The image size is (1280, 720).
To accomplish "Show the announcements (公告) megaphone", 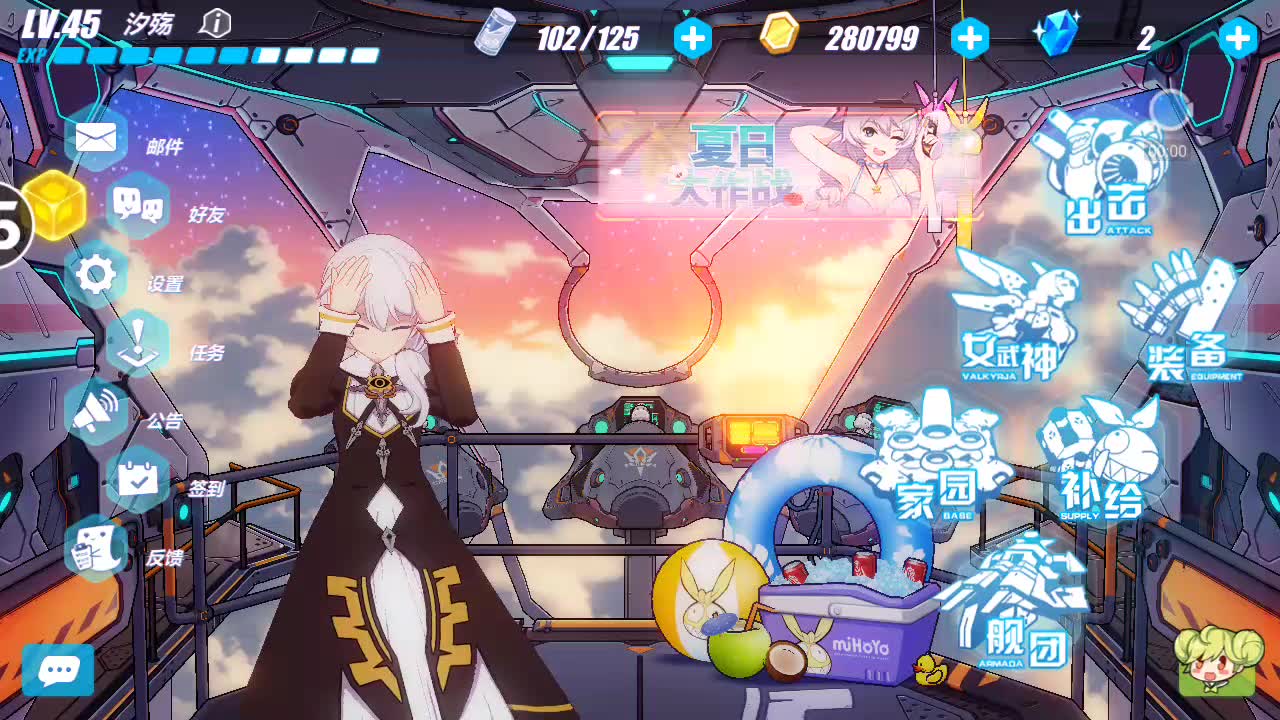I will pyautogui.click(x=97, y=411).
